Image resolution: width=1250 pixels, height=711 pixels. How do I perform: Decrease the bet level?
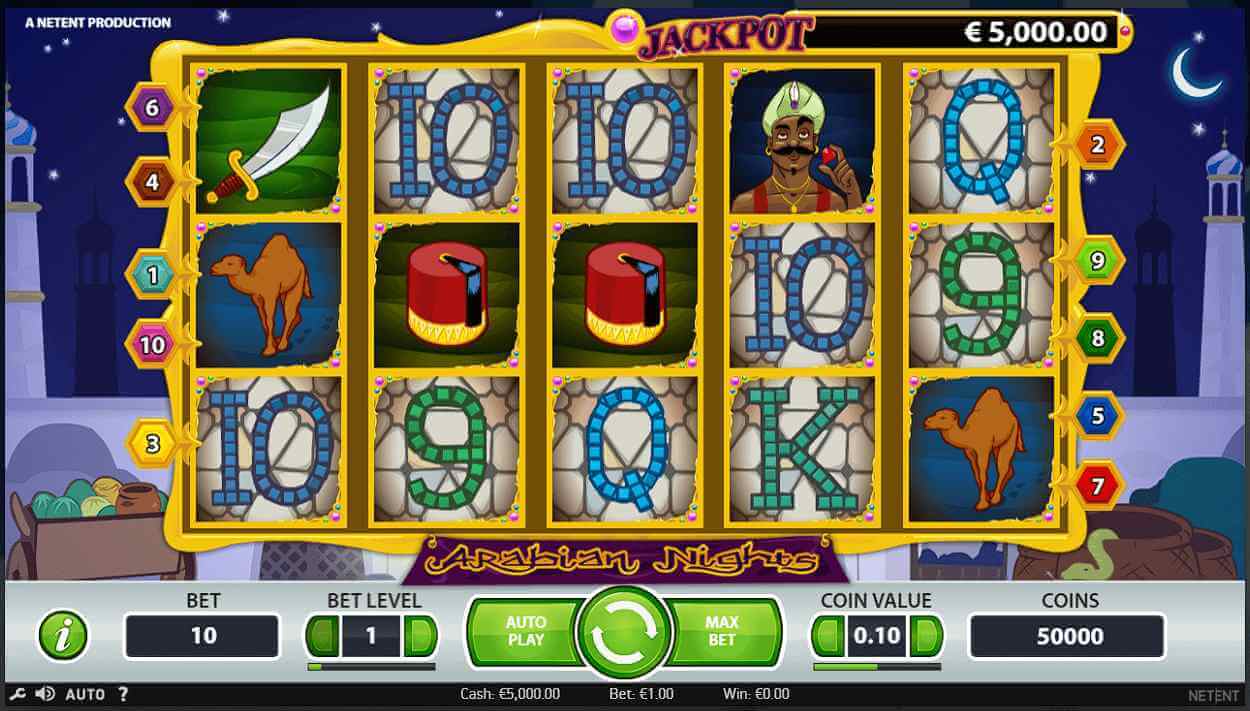[322, 636]
